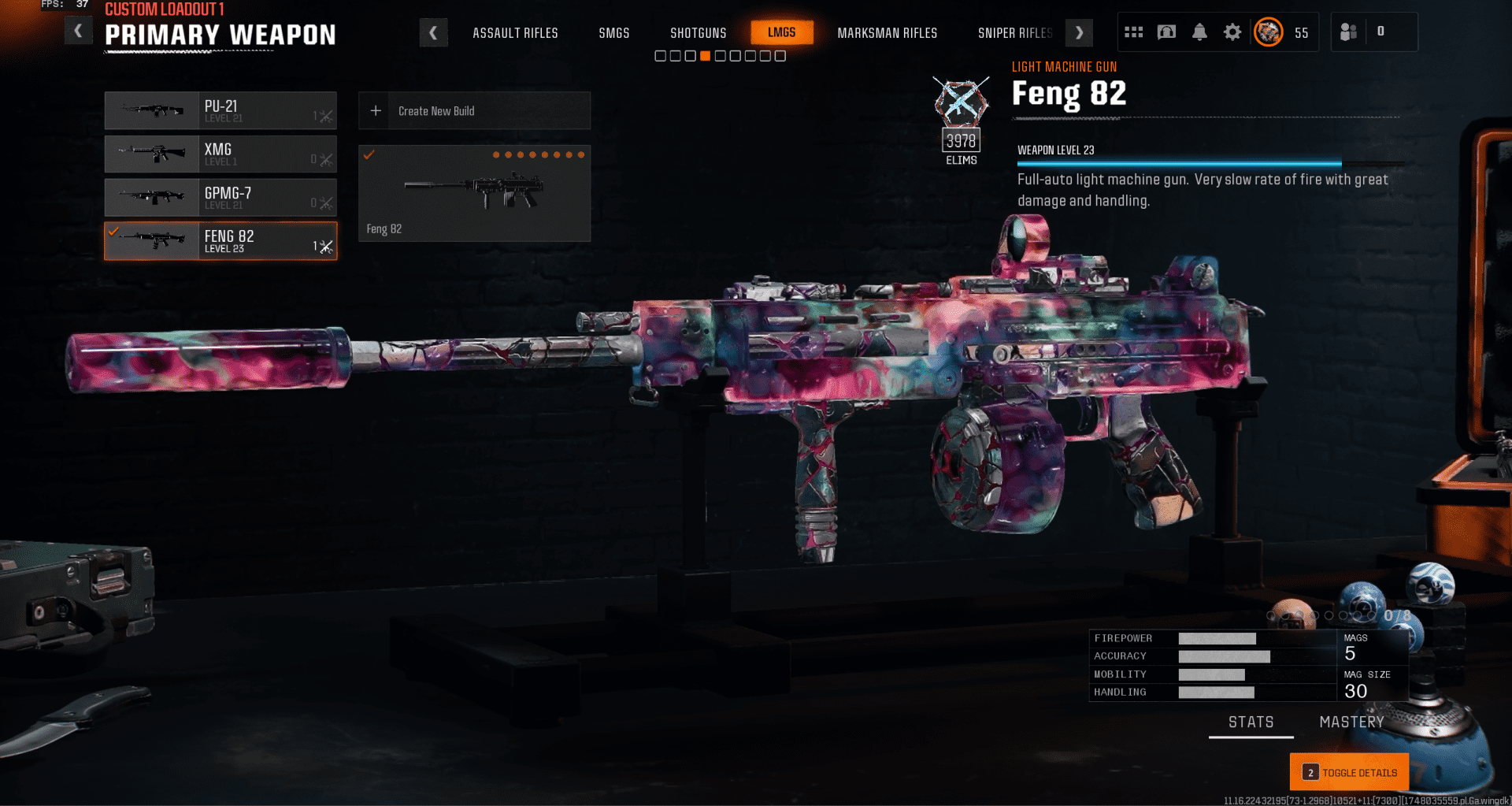Open settings via the gear icon

pyautogui.click(x=1232, y=32)
